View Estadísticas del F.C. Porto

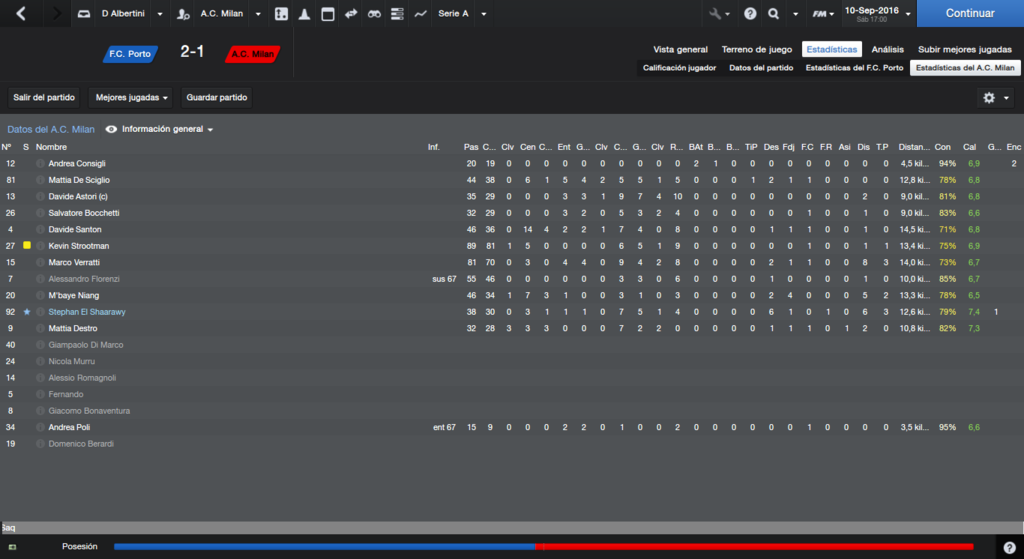[854, 68]
